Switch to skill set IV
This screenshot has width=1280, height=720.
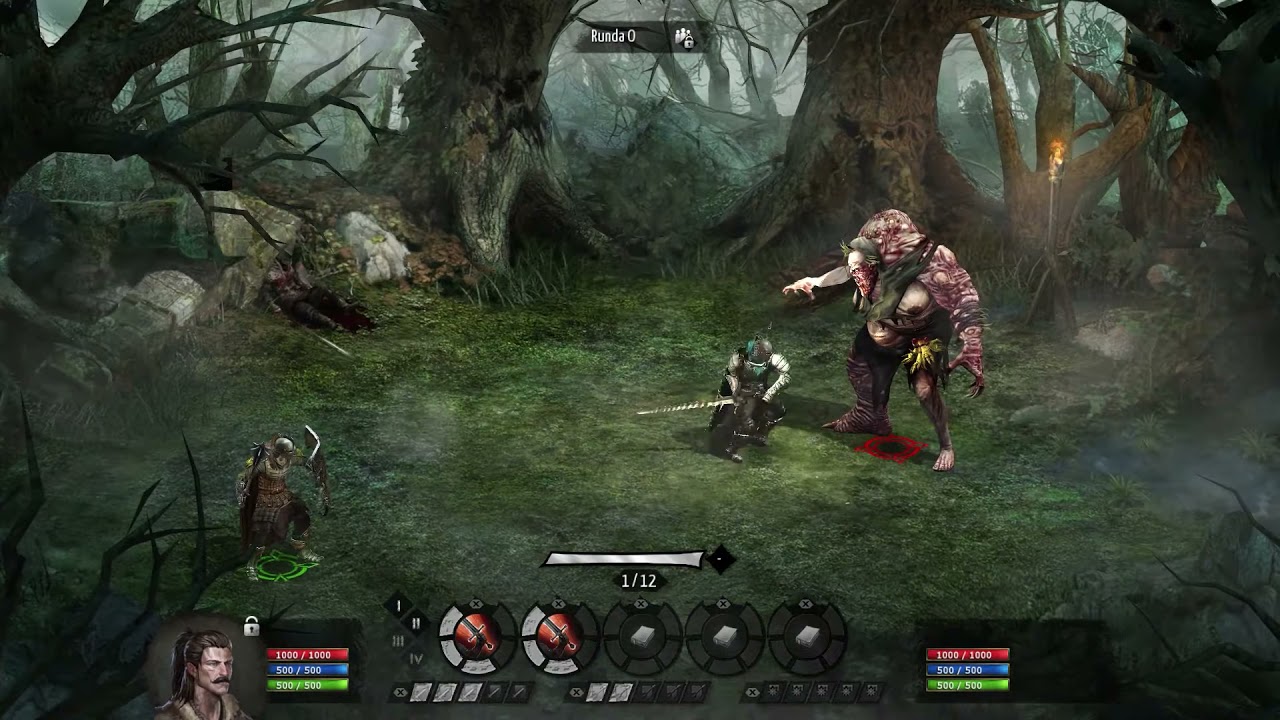point(416,658)
